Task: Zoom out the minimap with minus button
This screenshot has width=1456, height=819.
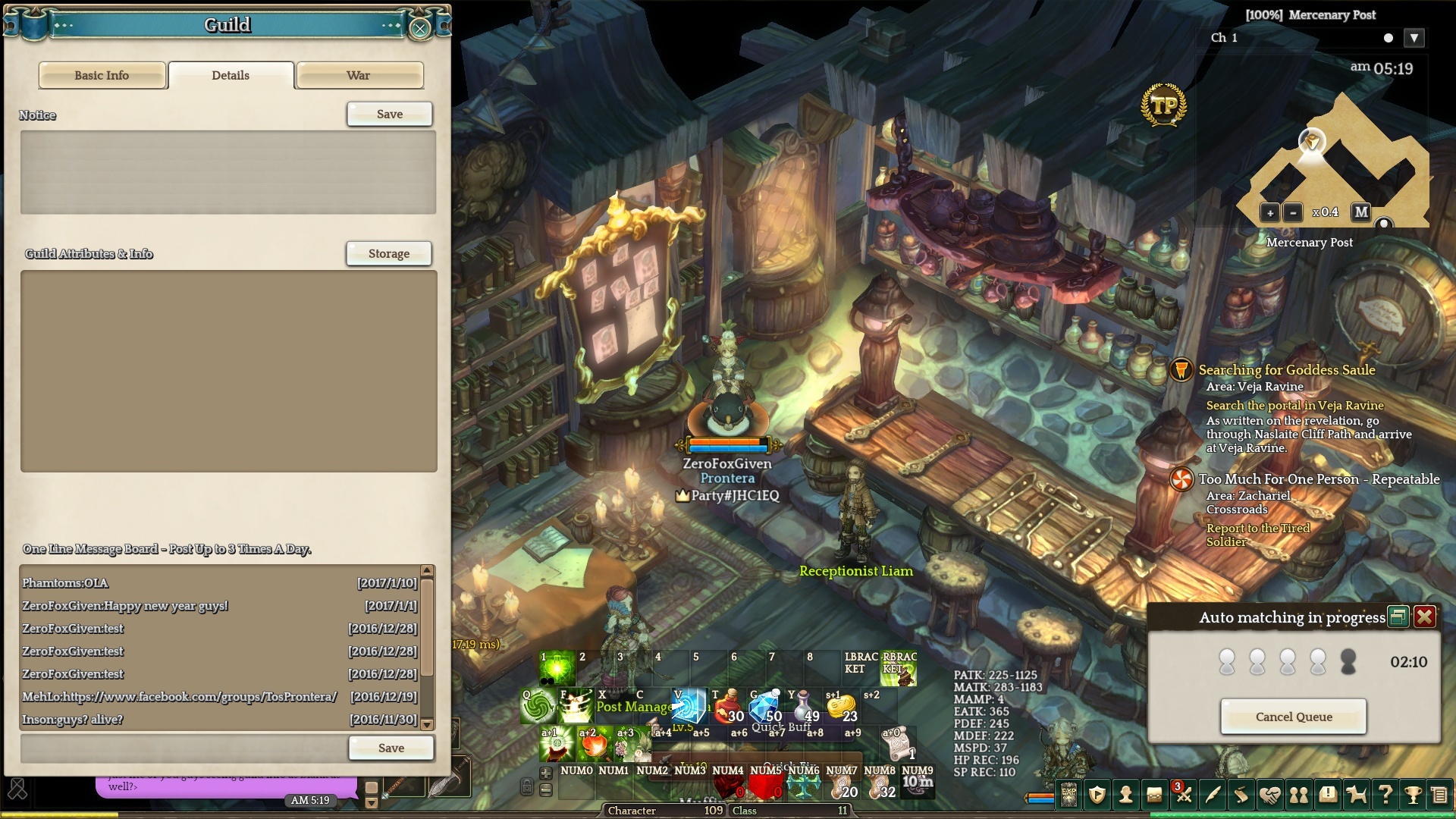Action: point(1293,213)
